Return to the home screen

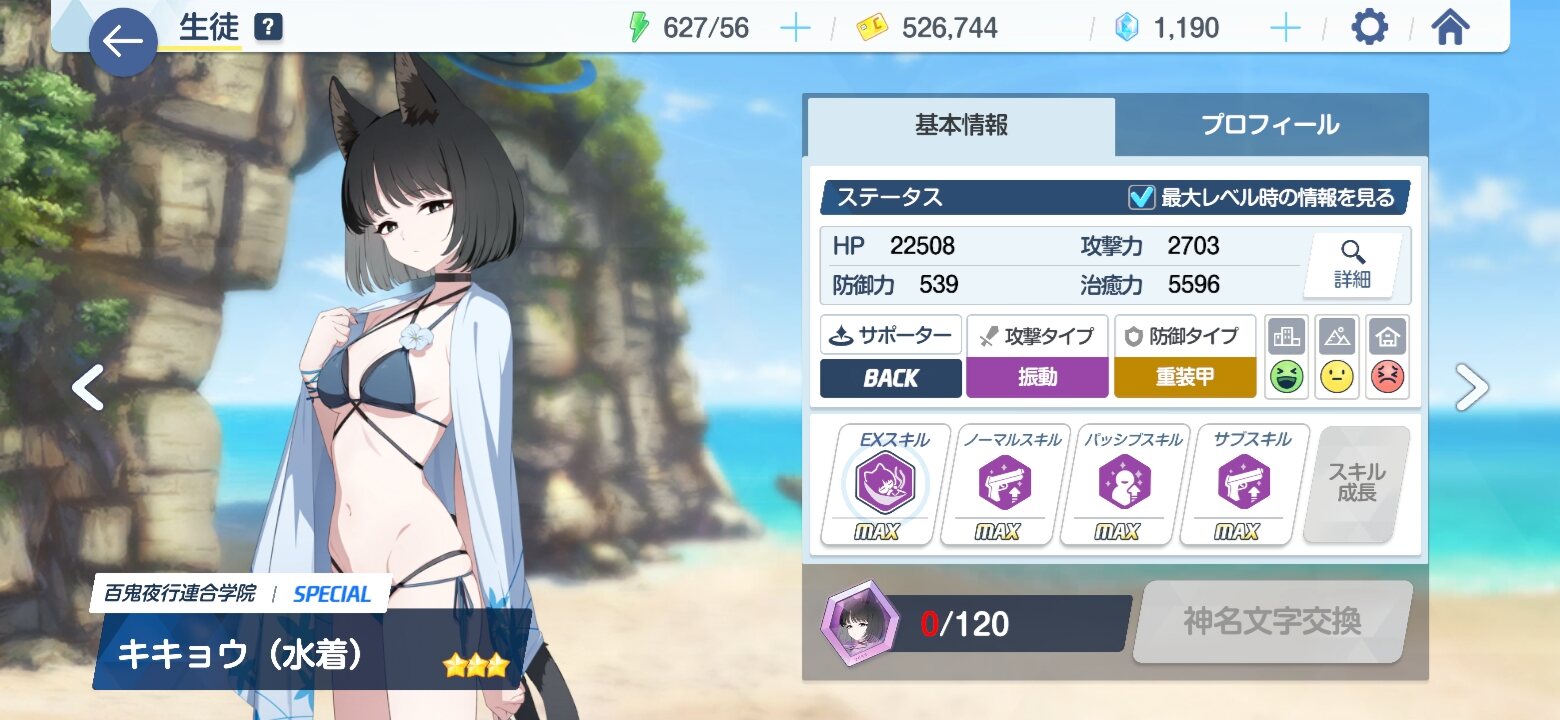click(x=1450, y=28)
